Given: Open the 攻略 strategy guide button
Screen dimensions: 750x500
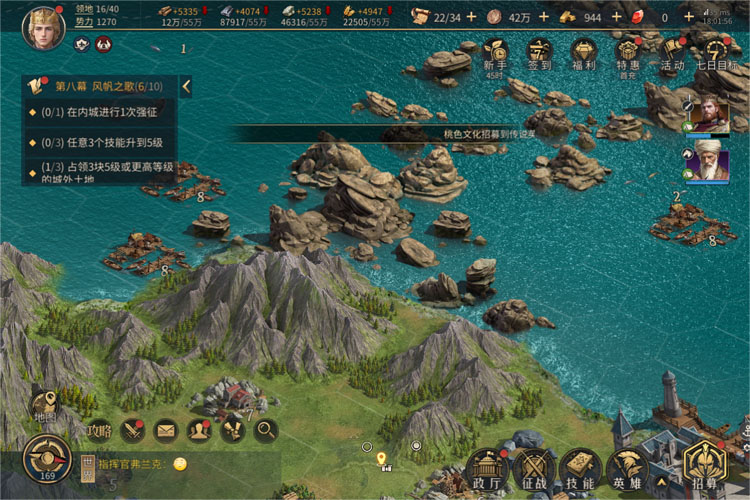Looking at the screenshot, I should [x=99, y=431].
